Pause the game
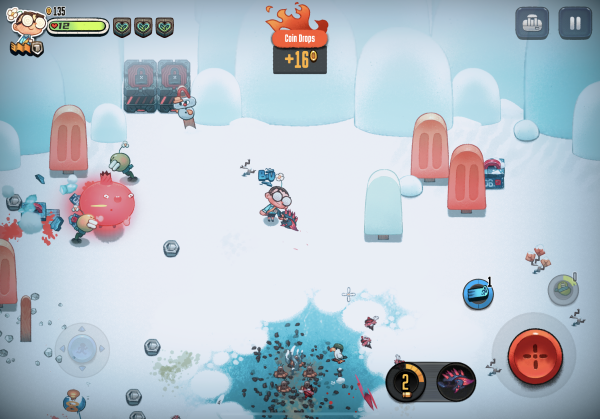Viewport: 600px width, 419px height. [575, 22]
